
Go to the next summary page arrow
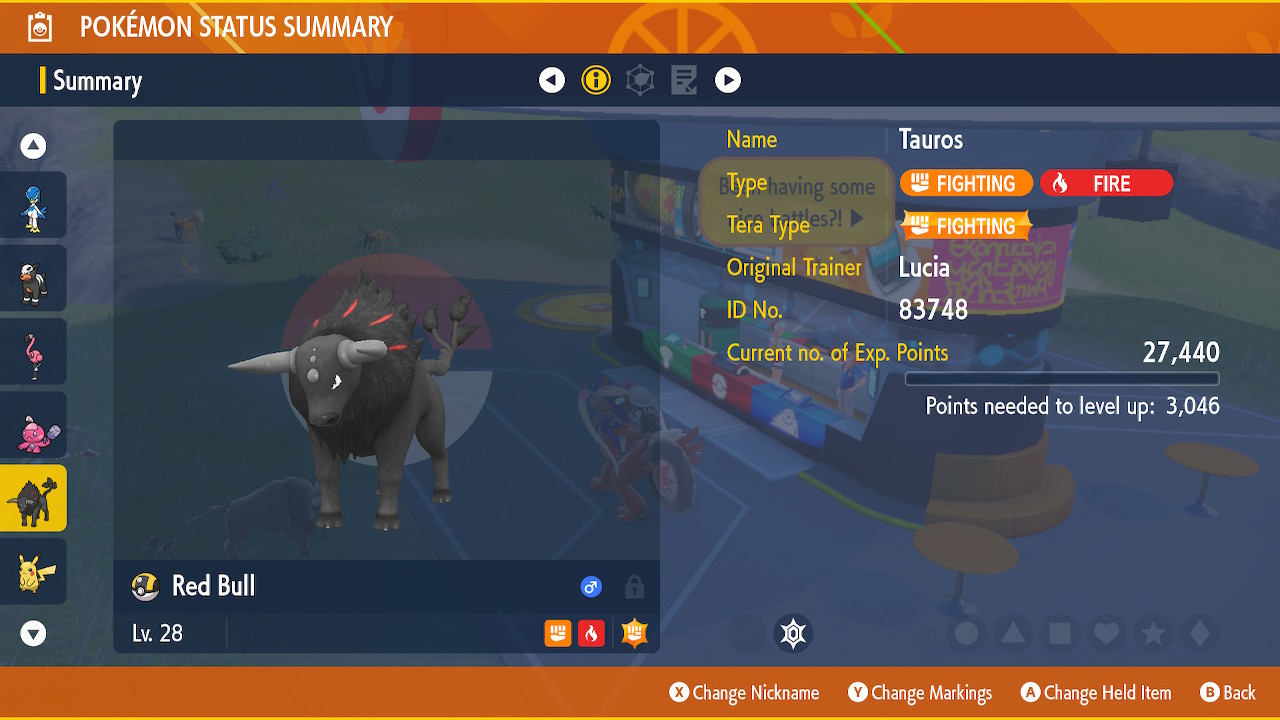(x=728, y=80)
